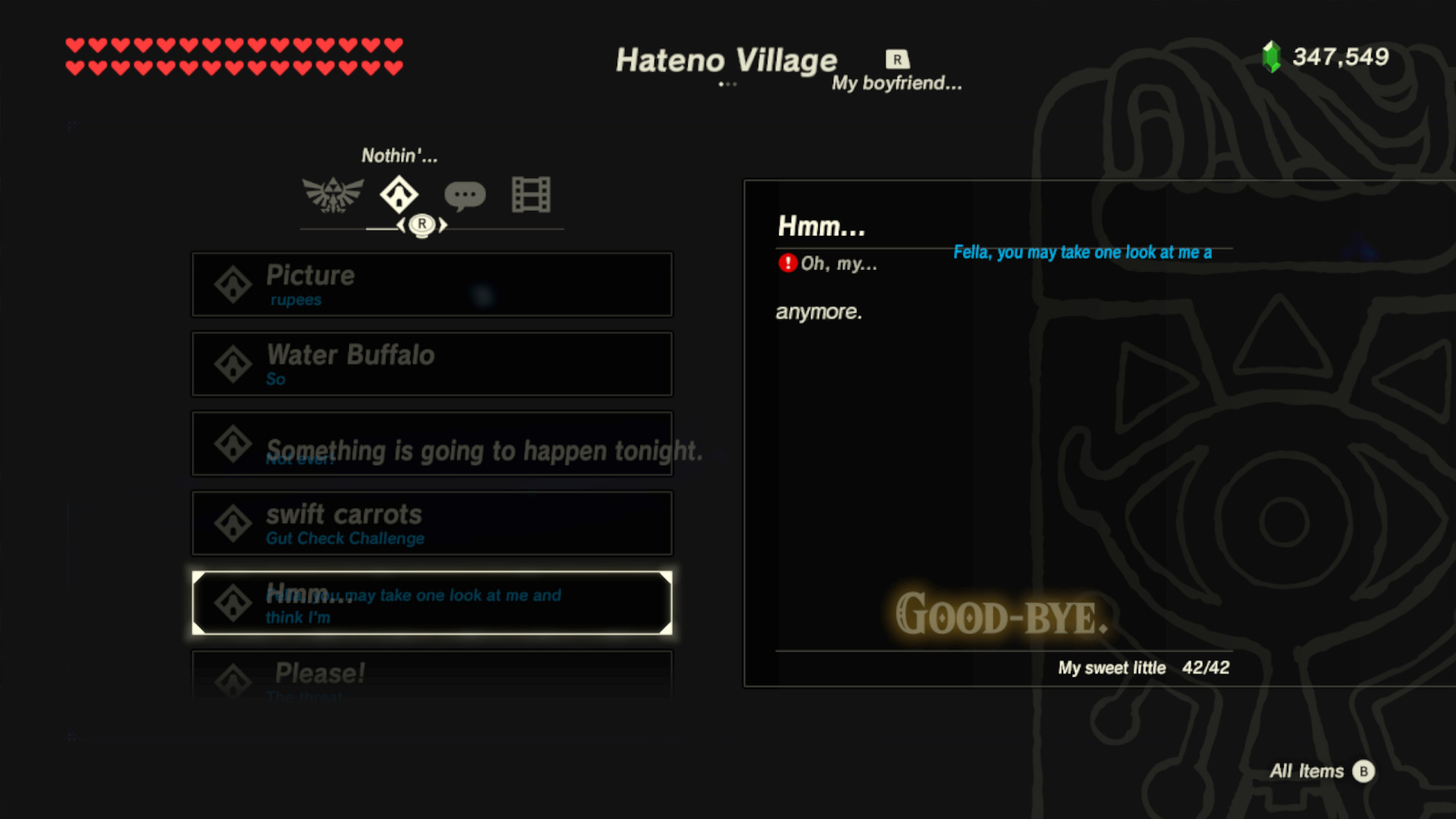Click the green rupee gem icon
This screenshot has width=1456, height=819.
(1269, 56)
